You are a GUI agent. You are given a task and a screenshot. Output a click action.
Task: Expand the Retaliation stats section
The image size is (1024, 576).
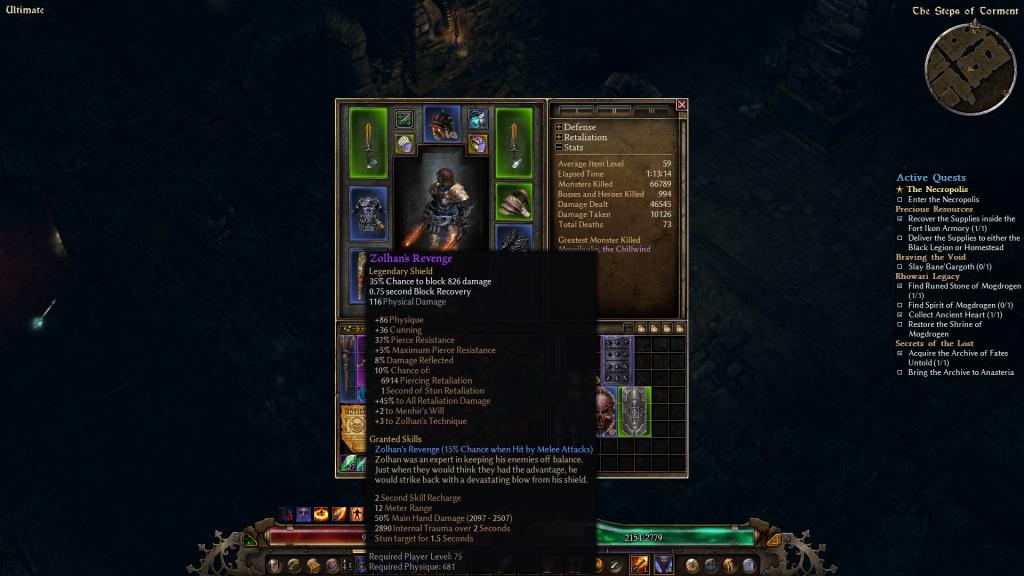[x=559, y=138]
